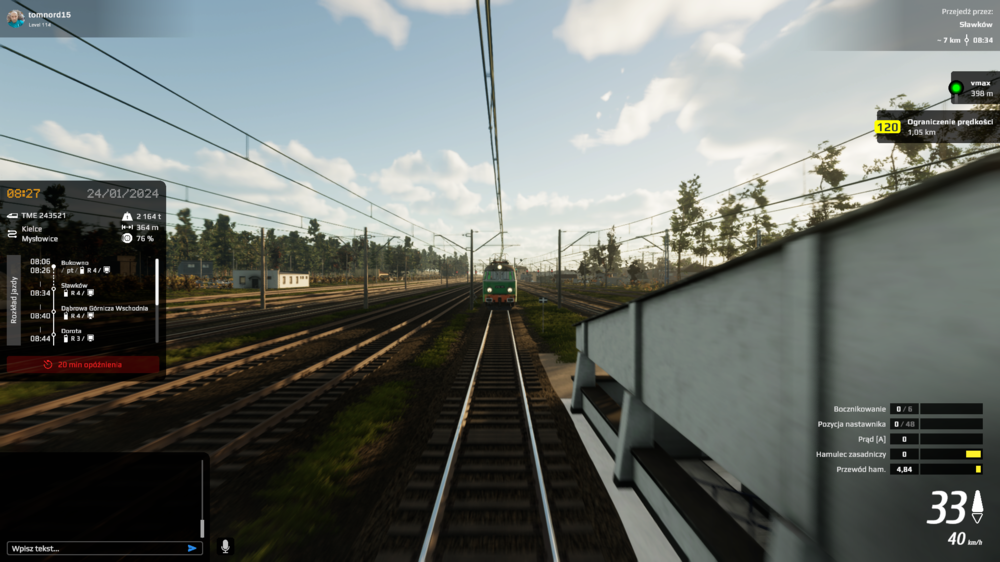Click the chat text field "Wpisz tekst..."

(95, 548)
